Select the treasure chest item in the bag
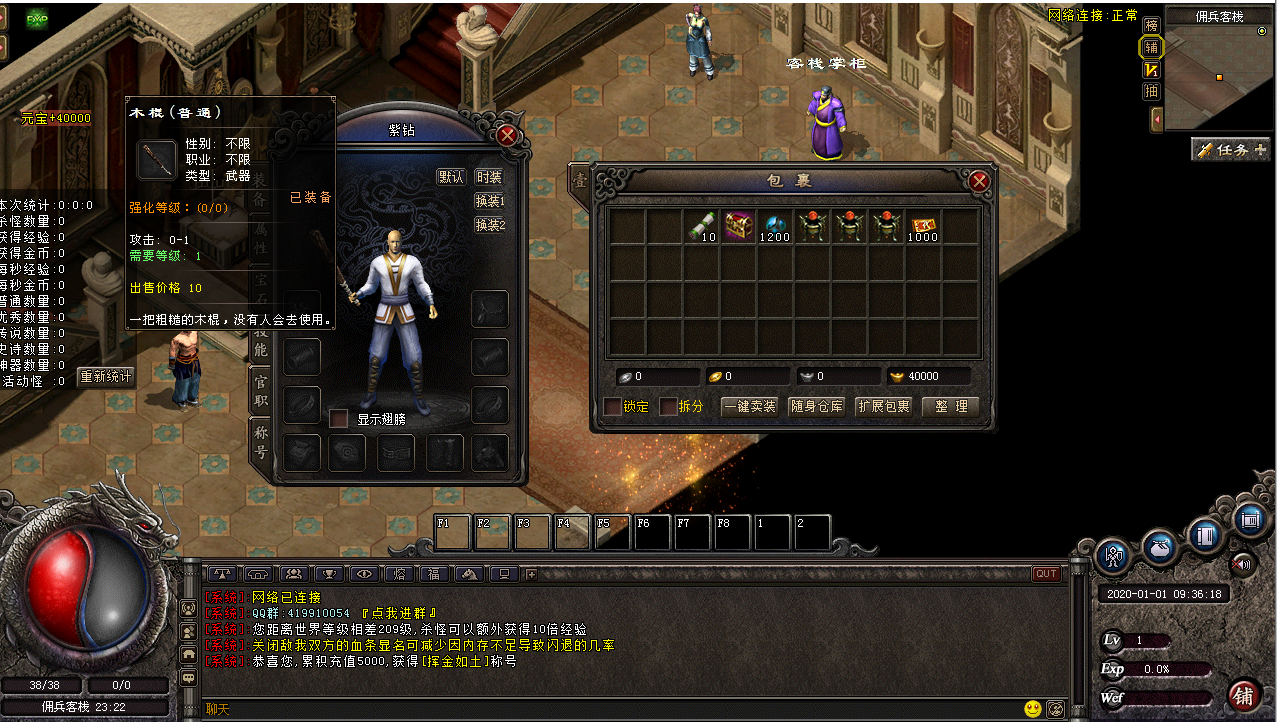 (739, 226)
